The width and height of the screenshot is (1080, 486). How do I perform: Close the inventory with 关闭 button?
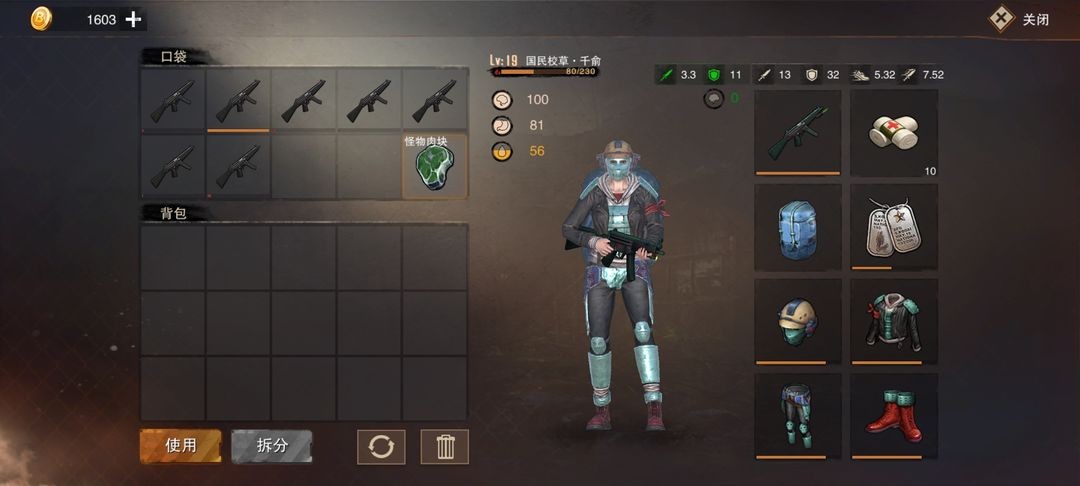(x=1020, y=19)
